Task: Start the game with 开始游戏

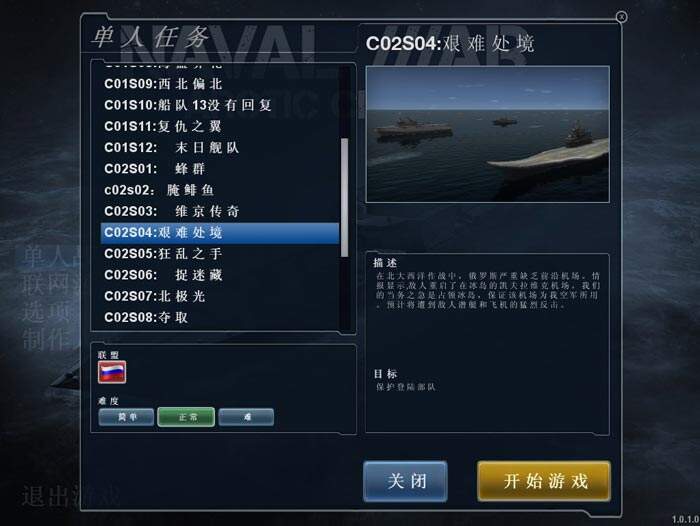Action: click(x=544, y=481)
